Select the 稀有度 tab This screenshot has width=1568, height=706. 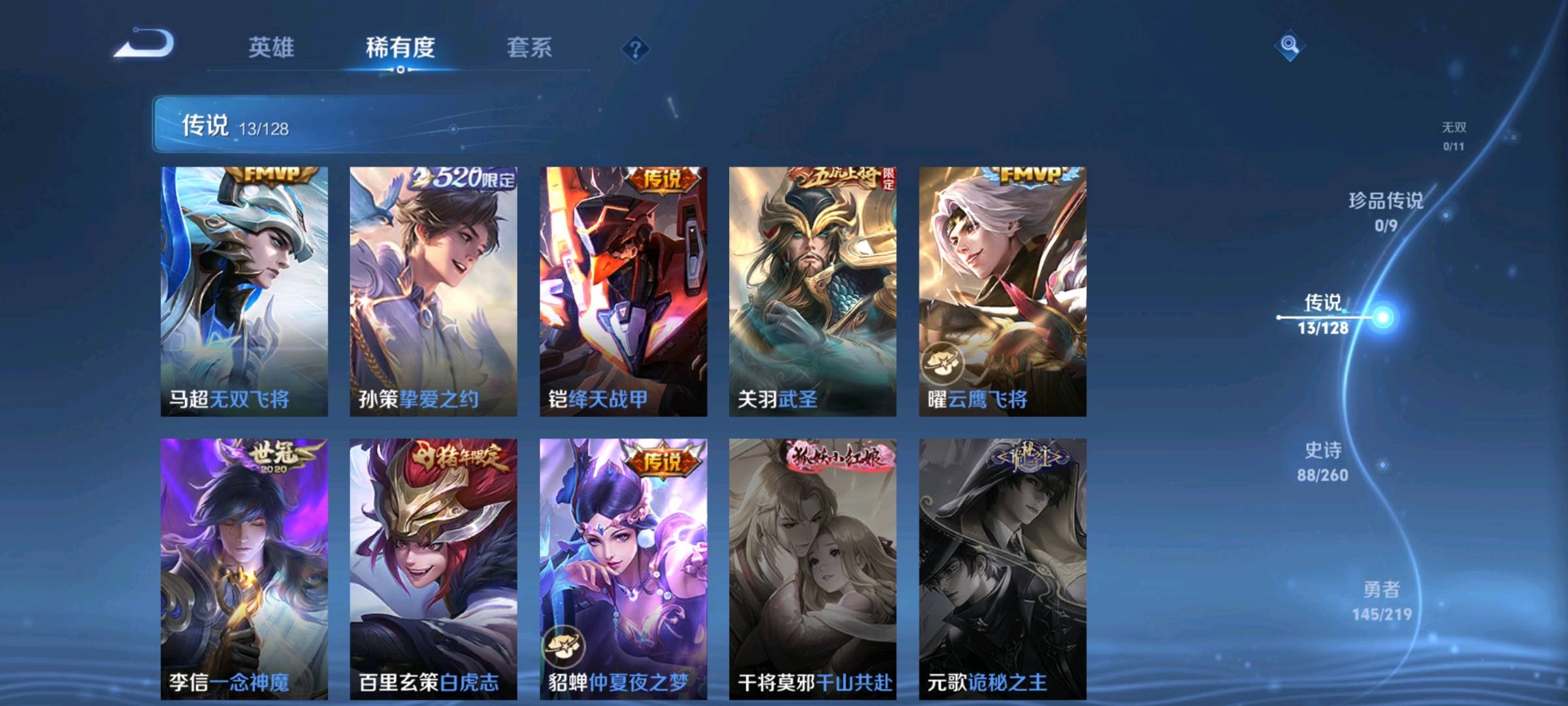400,48
